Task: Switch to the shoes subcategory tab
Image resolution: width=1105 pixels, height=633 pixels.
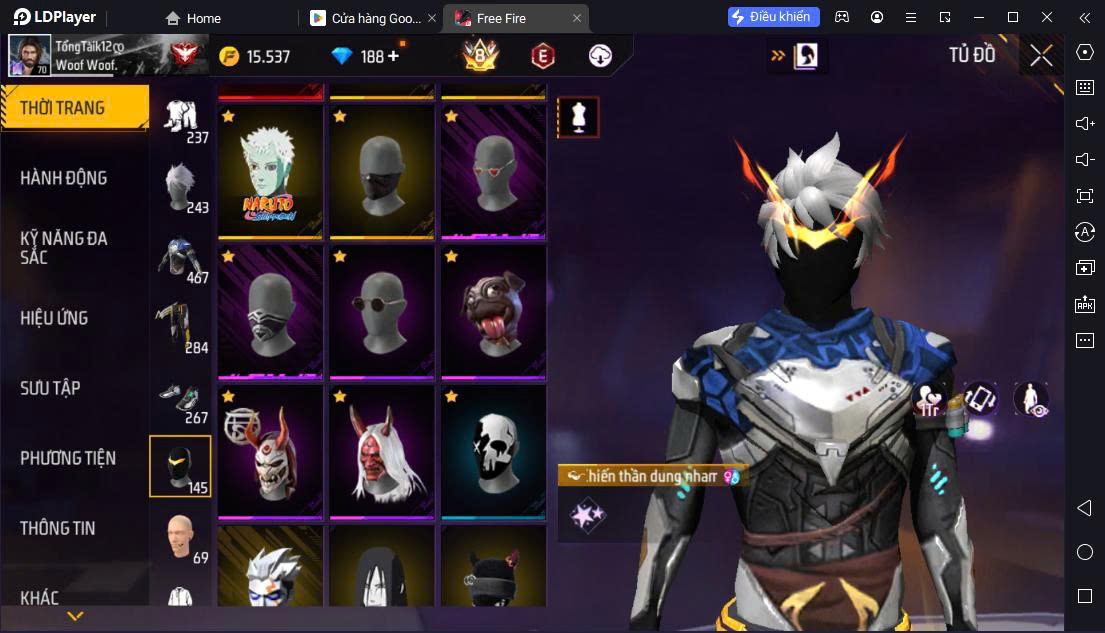Action: tap(181, 401)
